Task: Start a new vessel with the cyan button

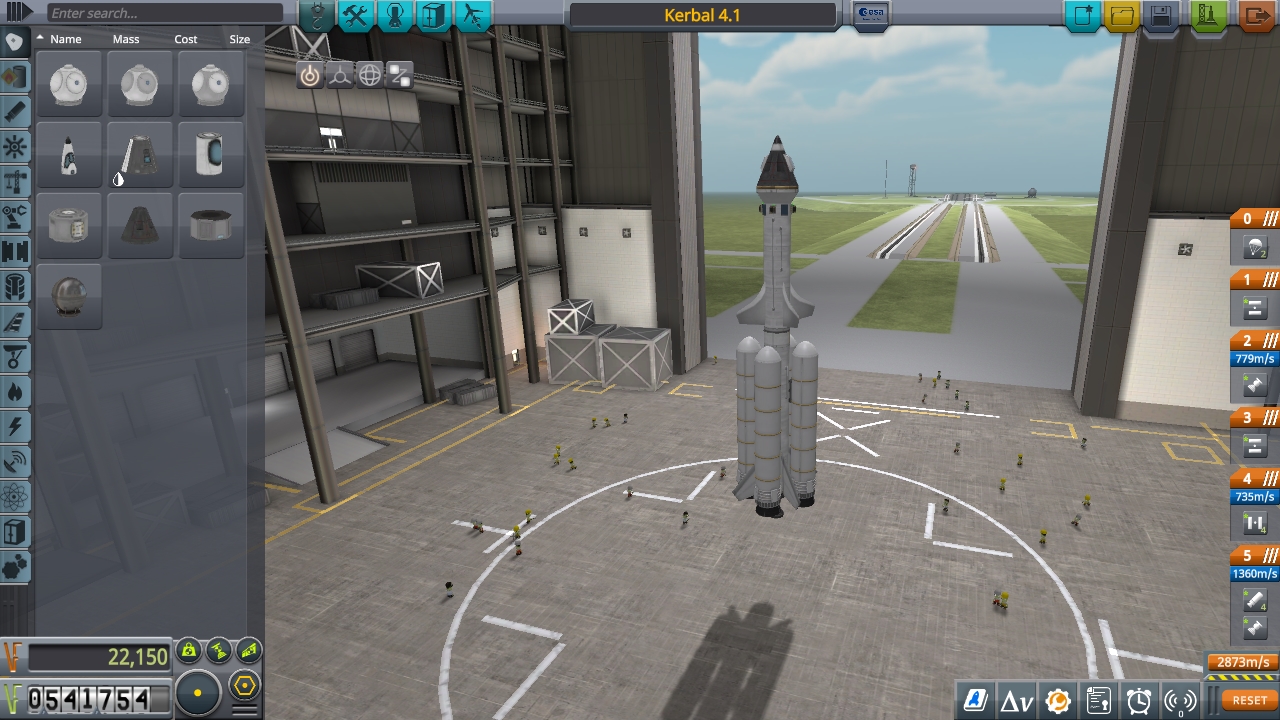Action: (x=1083, y=15)
